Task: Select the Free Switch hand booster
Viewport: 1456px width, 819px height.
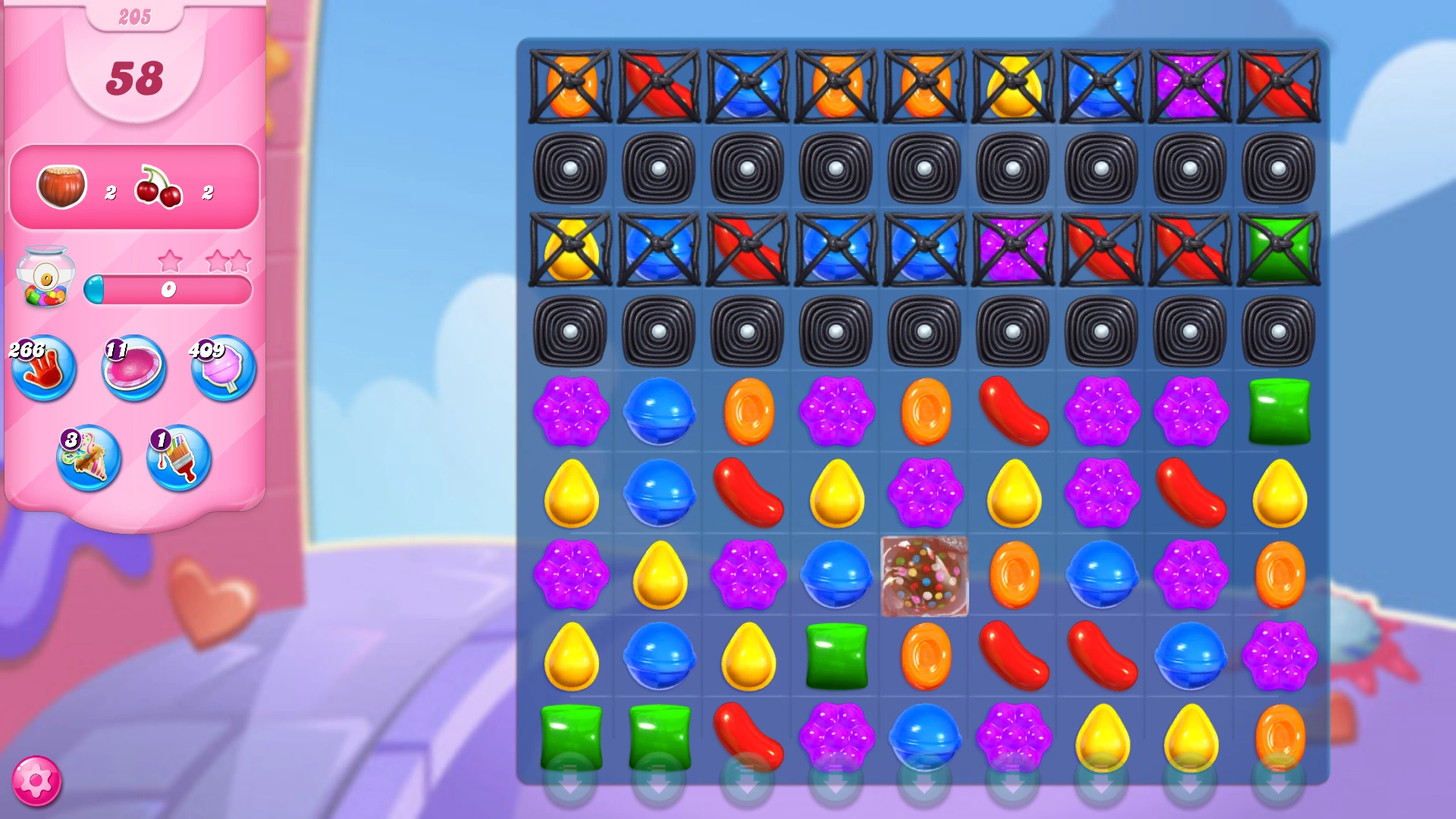Action: pyautogui.click(x=43, y=369)
